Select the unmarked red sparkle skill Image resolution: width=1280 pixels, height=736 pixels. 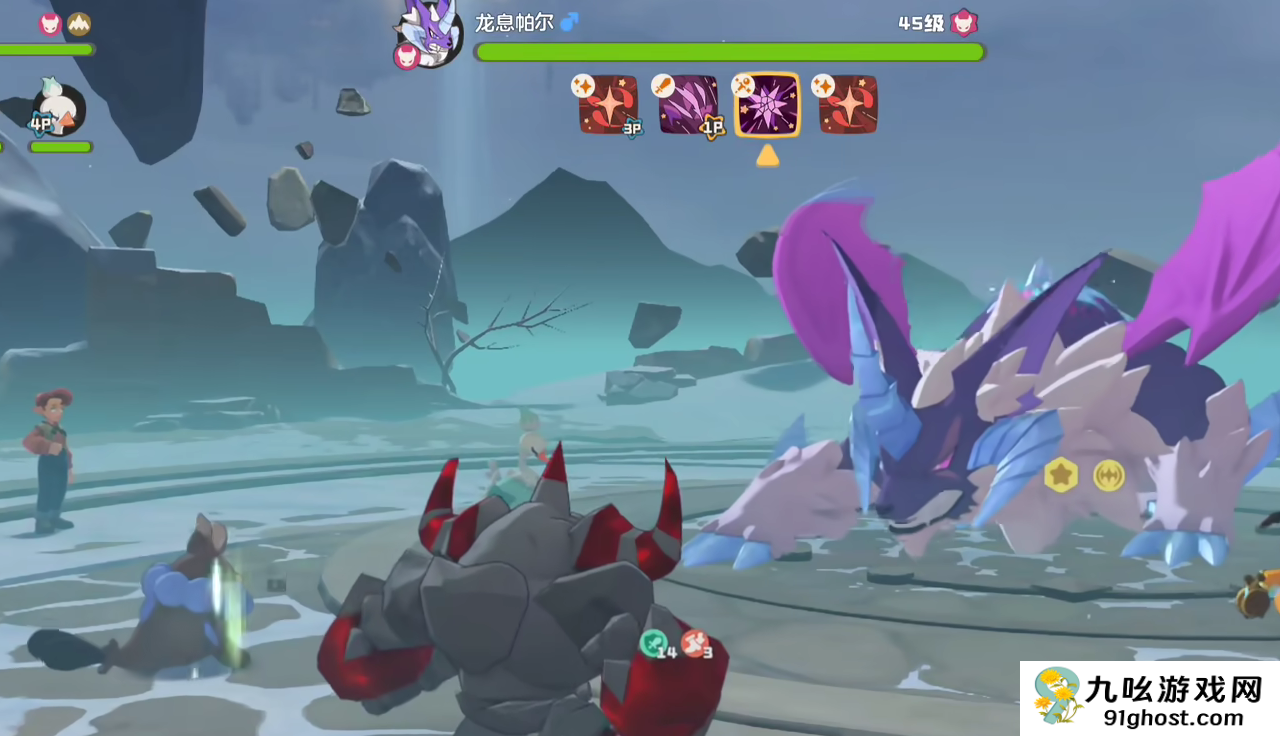(848, 105)
